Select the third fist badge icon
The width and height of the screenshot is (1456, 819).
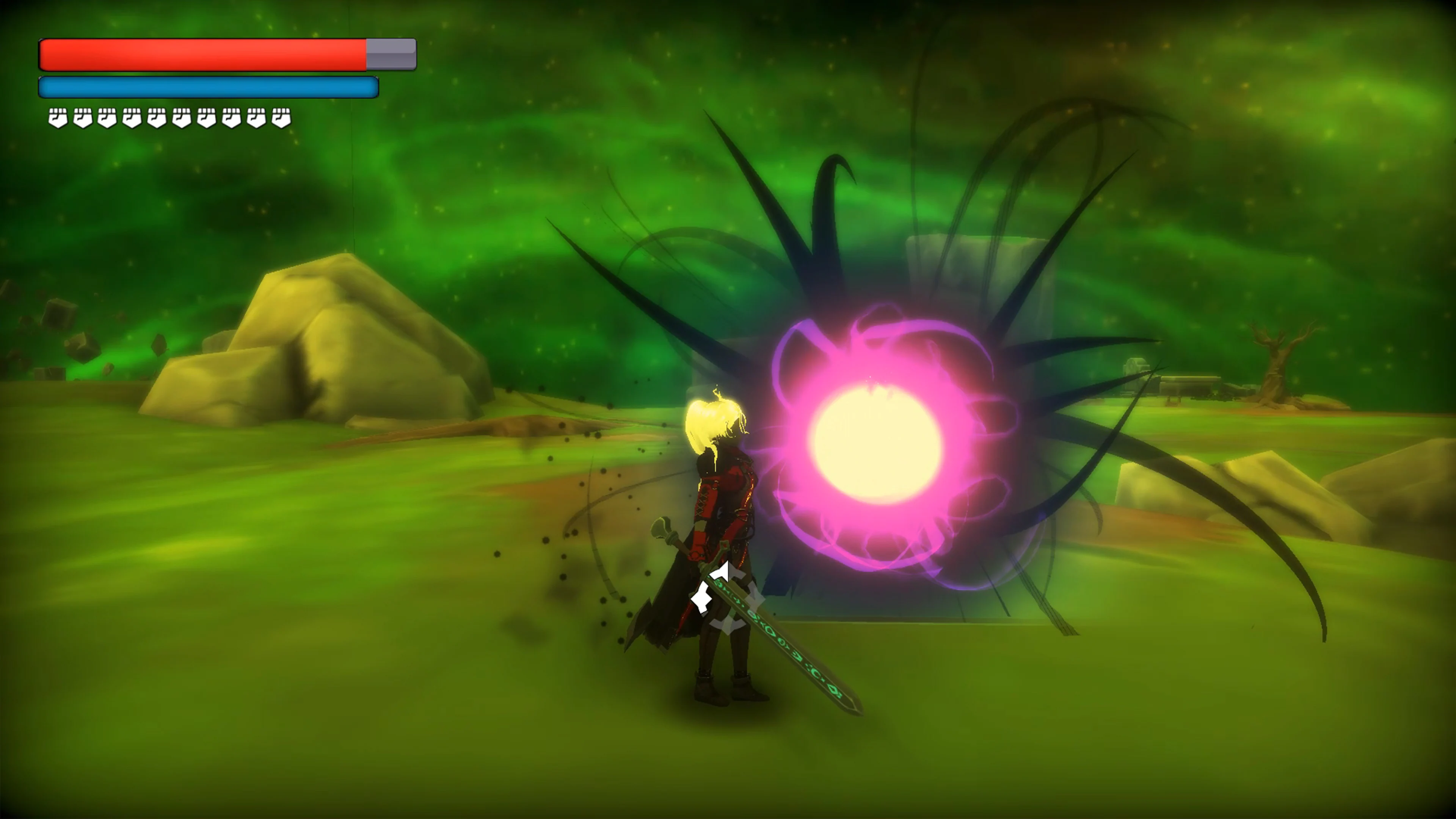[x=107, y=118]
